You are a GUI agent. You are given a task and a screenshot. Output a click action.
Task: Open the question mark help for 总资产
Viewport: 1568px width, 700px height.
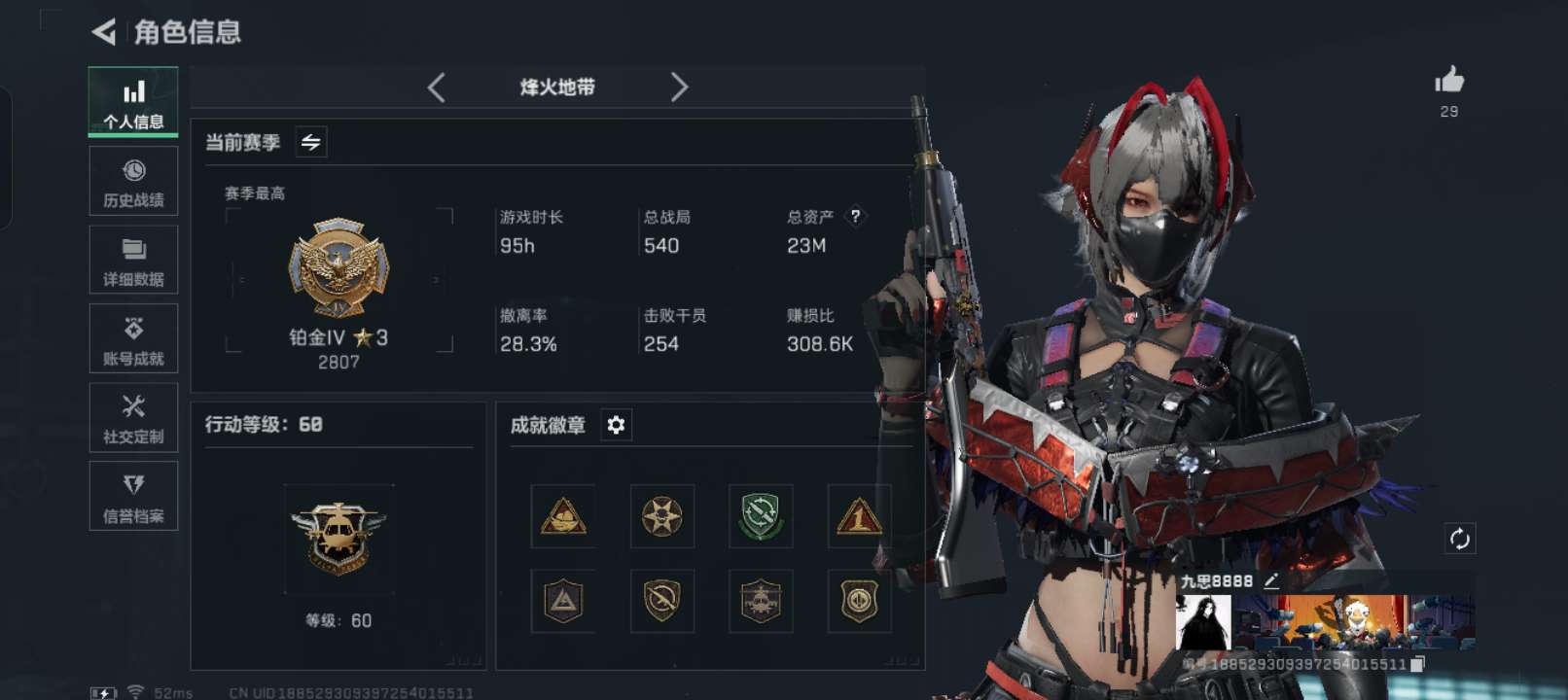(x=855, y=217)
